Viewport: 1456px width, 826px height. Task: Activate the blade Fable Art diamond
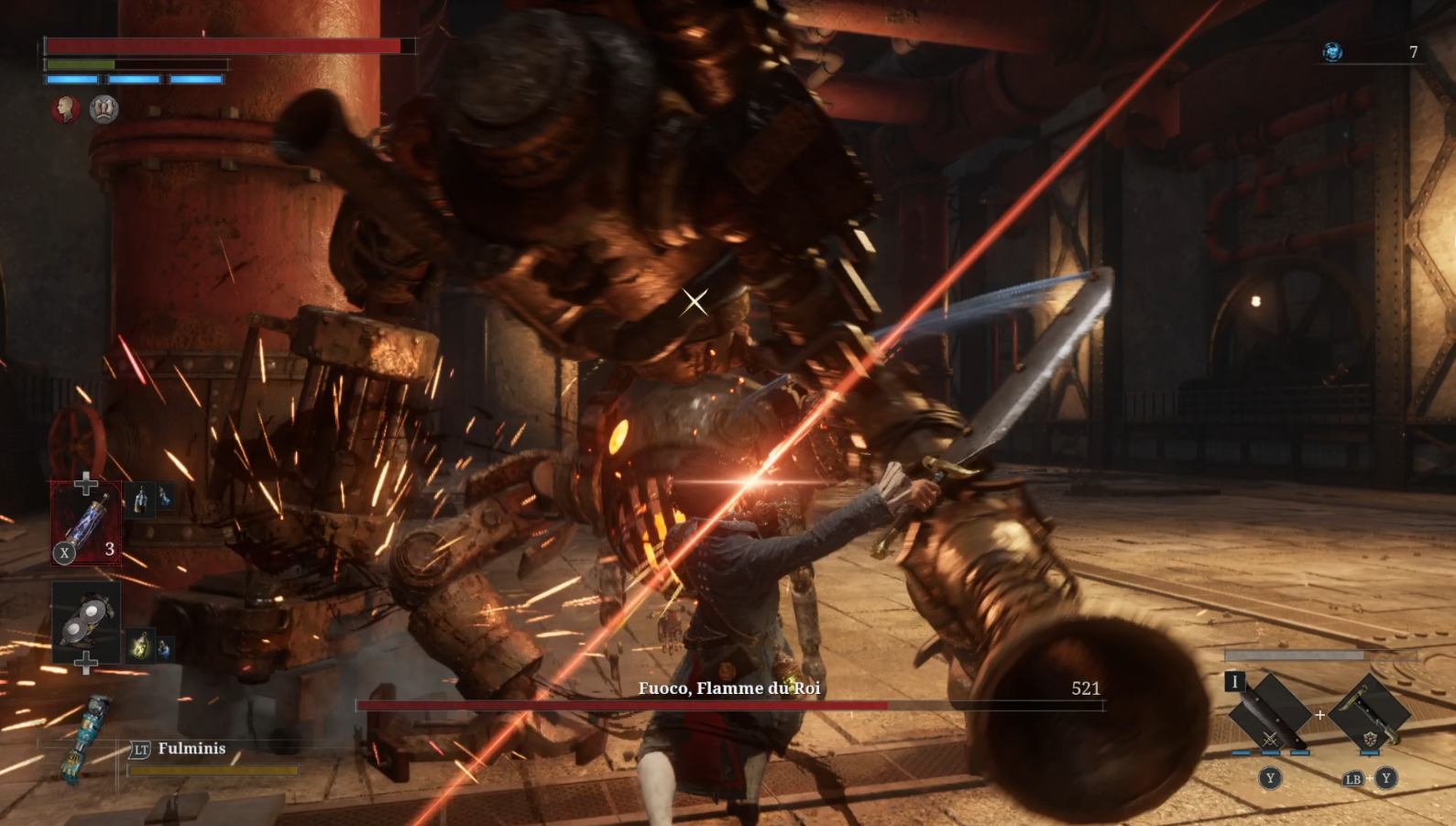(x=1269, y=712)
